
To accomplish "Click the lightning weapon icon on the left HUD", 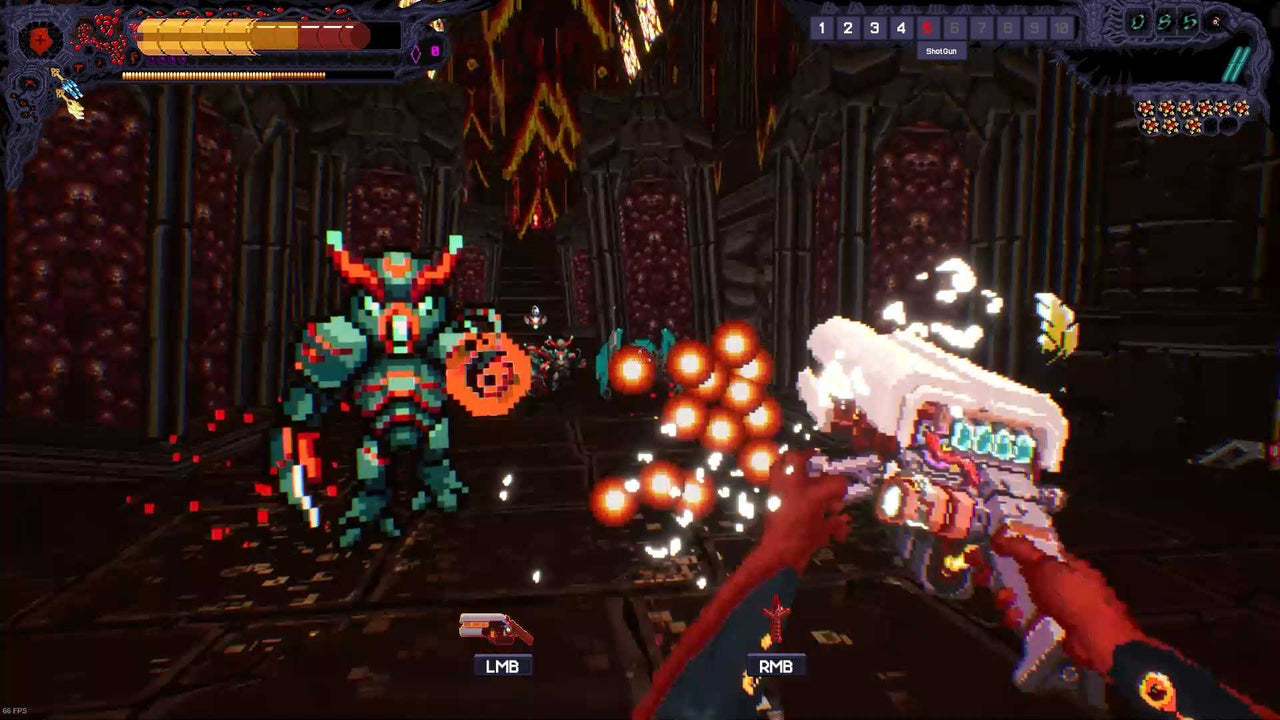I will point(72,84).
